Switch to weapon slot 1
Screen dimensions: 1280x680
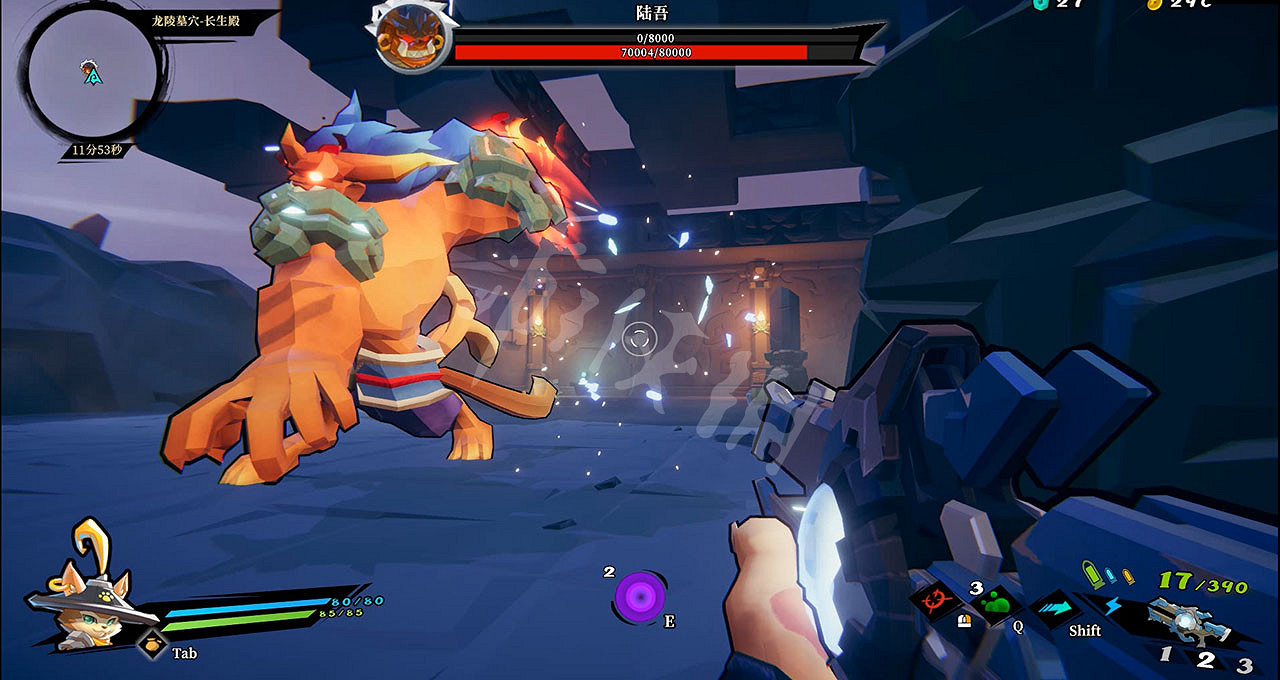click(1166, 655)
